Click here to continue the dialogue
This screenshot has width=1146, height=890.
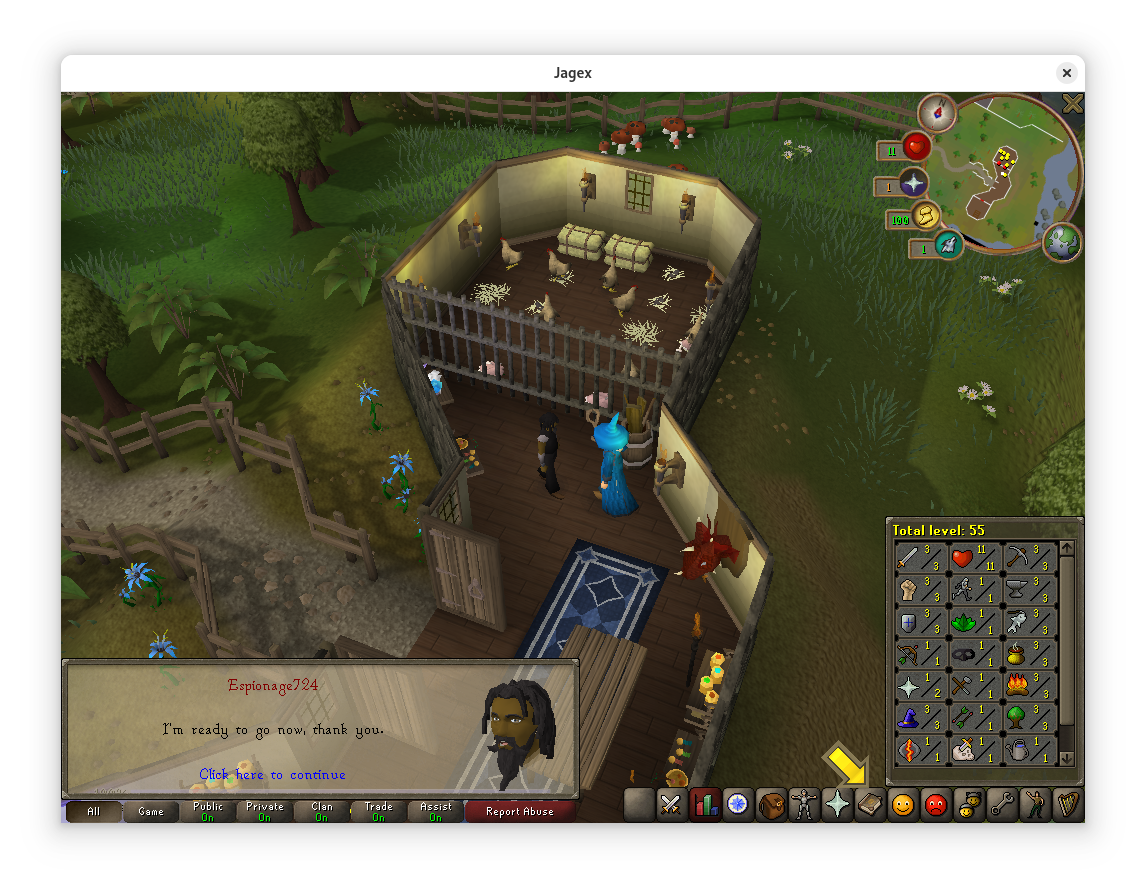(272, 774)
